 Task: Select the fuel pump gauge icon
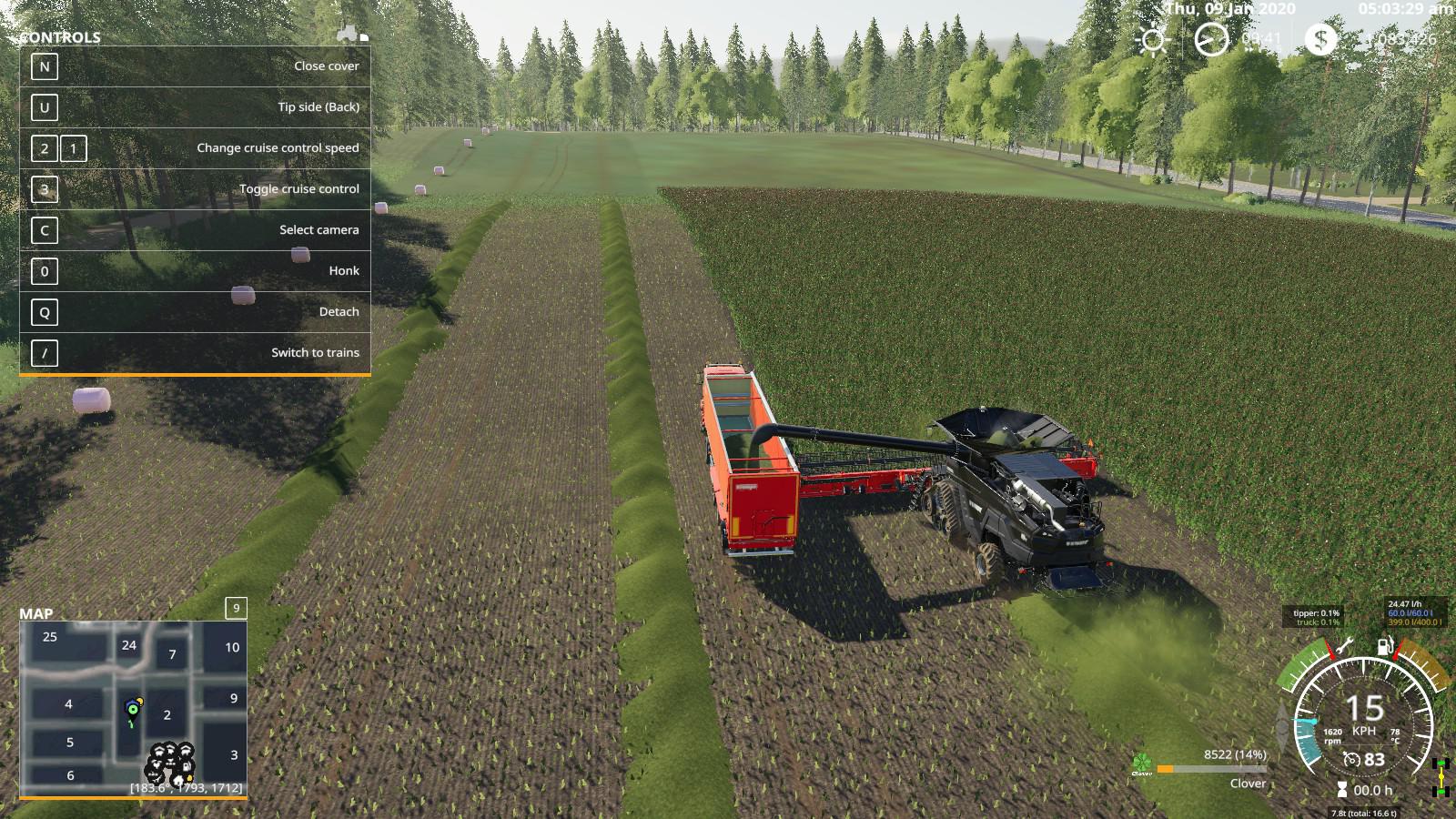(x=1385, y=647)
